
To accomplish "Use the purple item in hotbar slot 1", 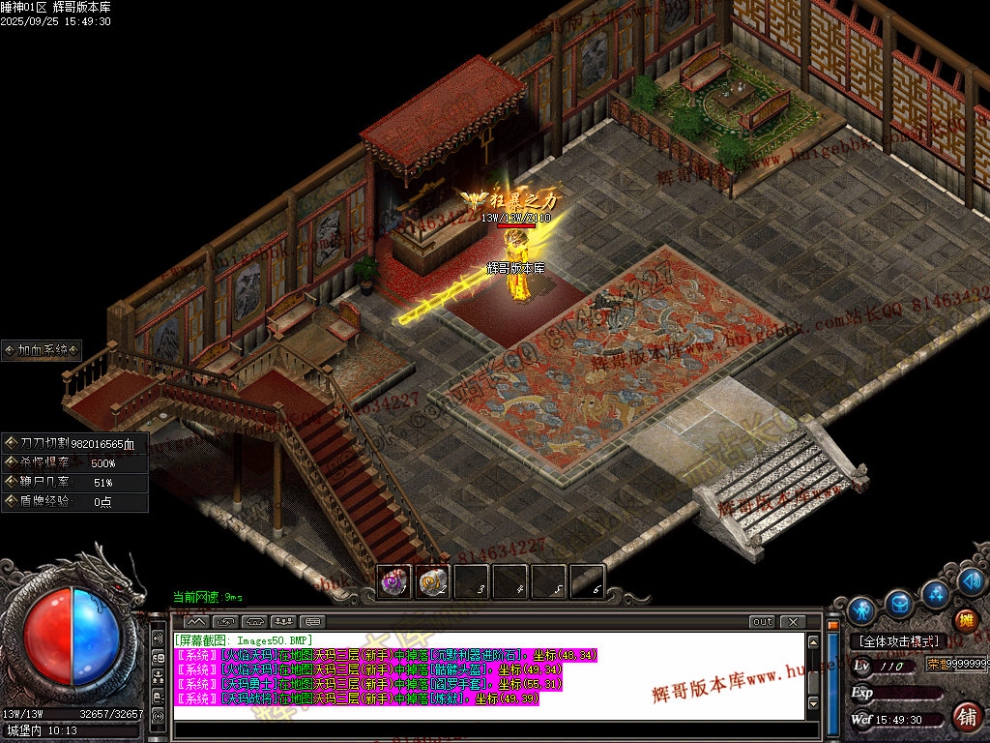I will [393, 582].
